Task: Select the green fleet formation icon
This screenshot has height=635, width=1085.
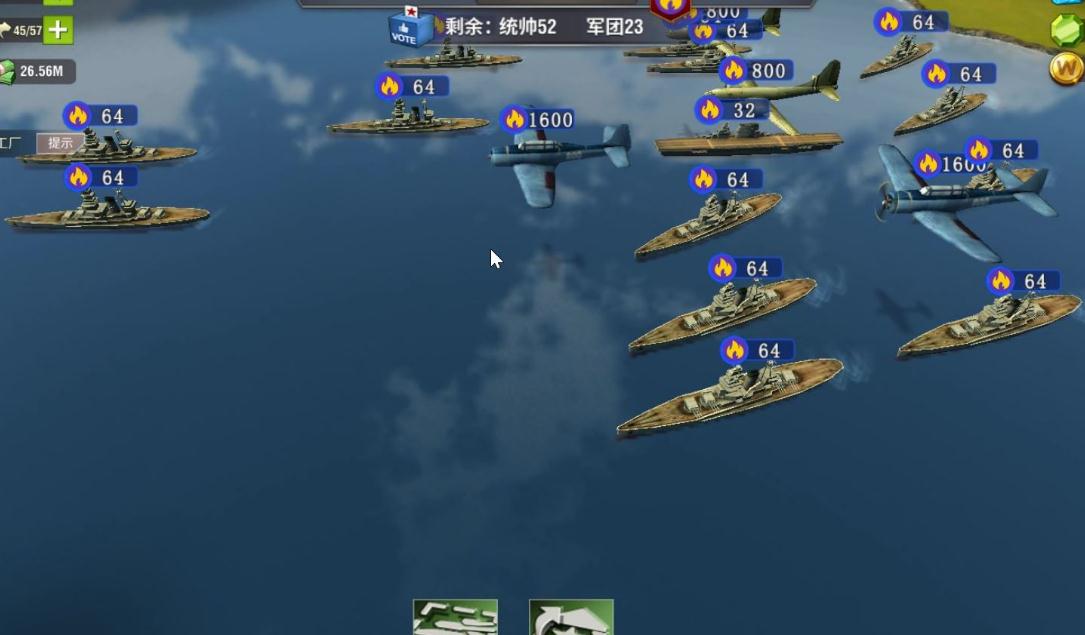Action: coord(455,618)
